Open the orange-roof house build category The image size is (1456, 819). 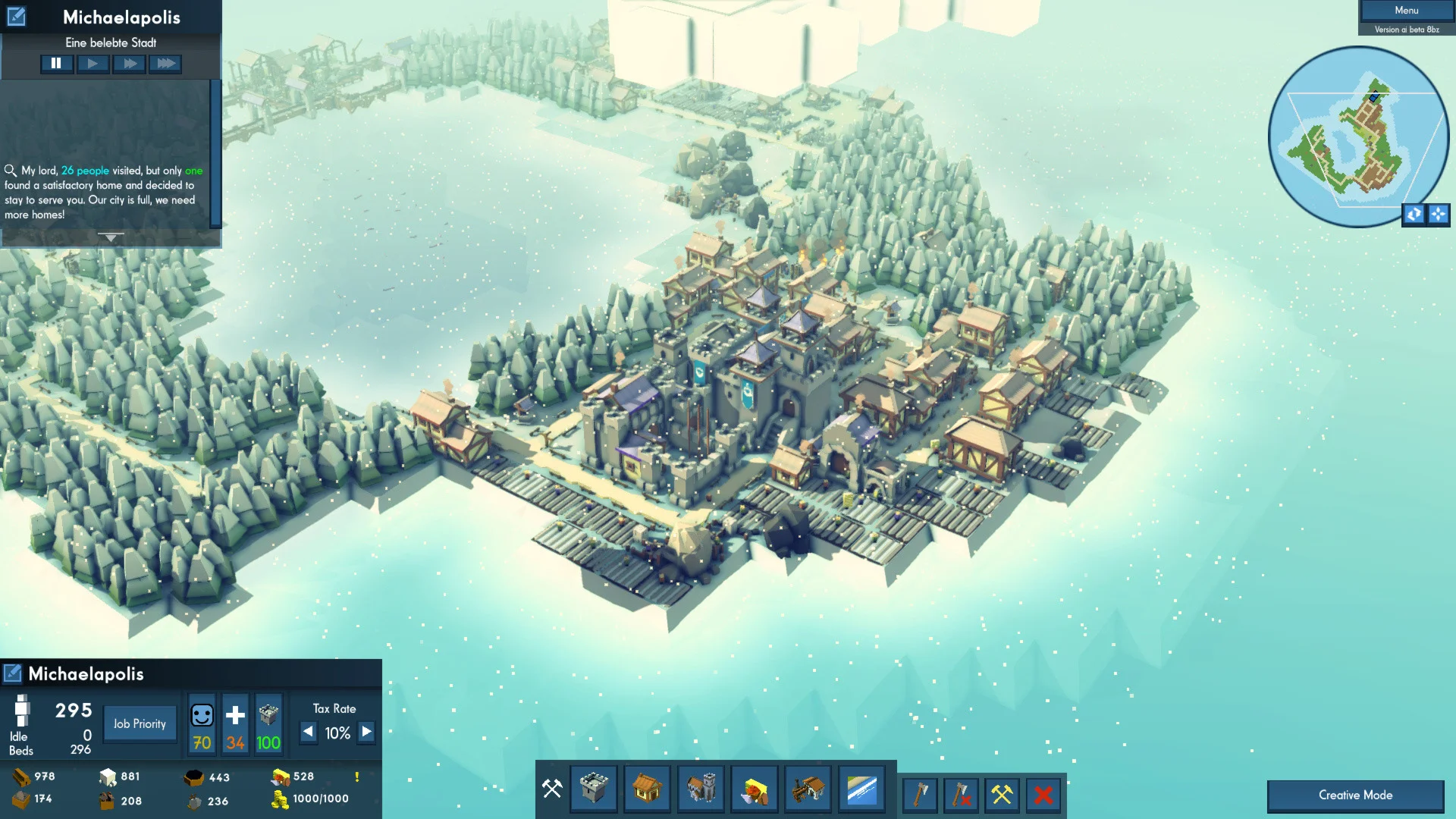tap(647, 789)
